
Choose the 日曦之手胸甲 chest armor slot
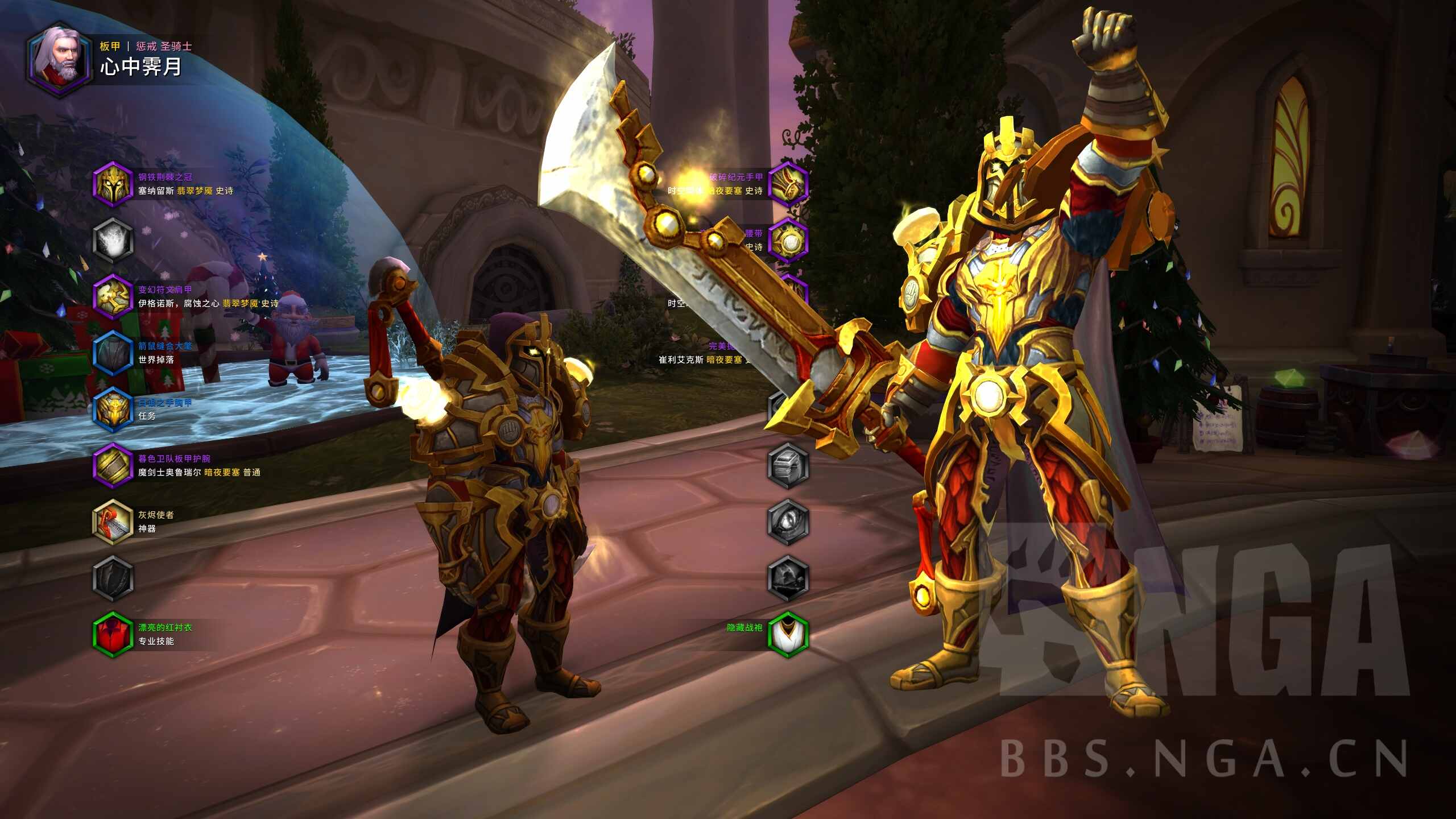[113, 409]
